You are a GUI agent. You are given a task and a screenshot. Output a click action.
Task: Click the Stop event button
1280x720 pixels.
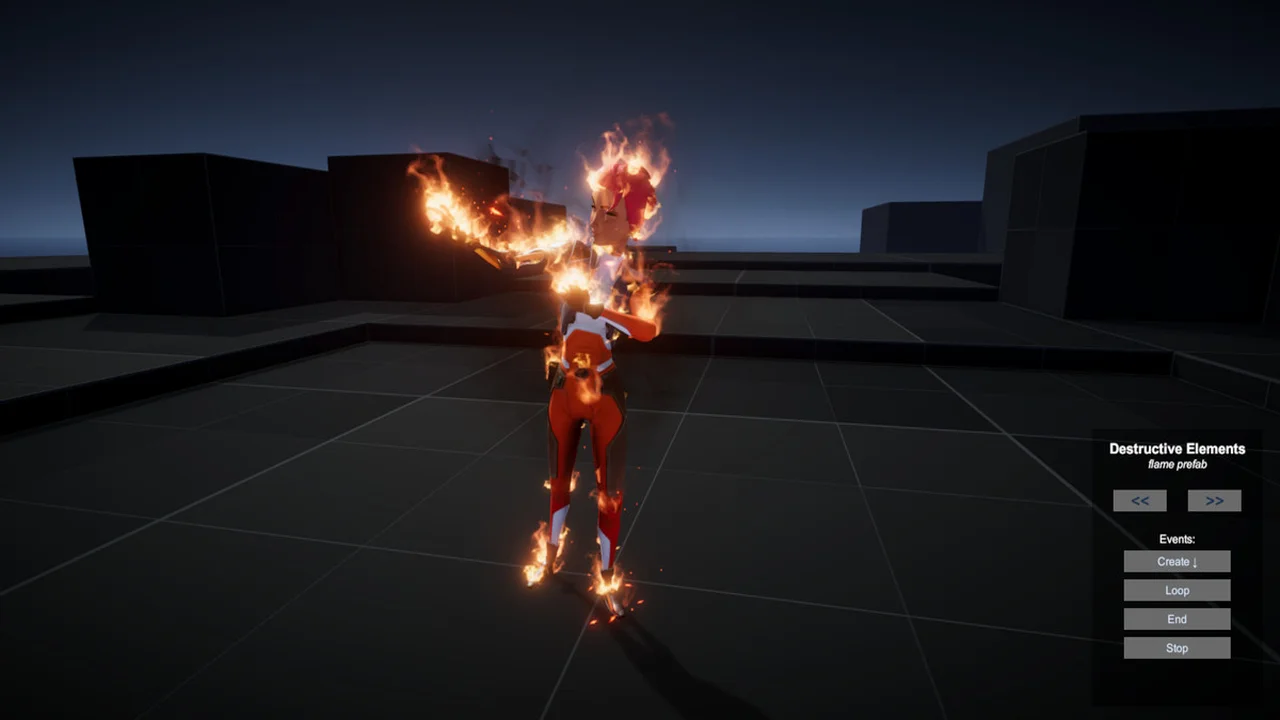point(1177,649)
